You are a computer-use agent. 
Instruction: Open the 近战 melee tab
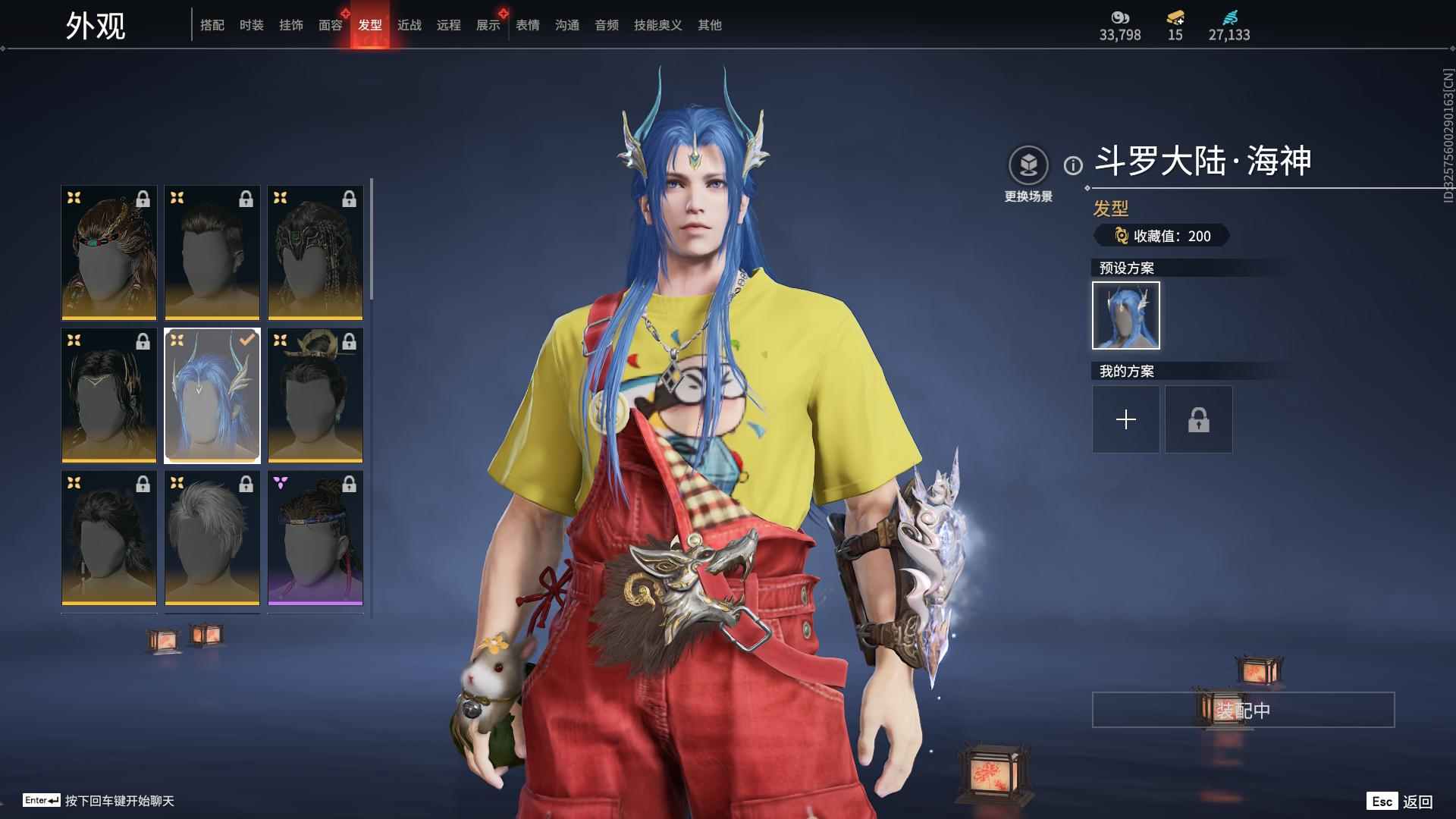click(x=409, y=25)
